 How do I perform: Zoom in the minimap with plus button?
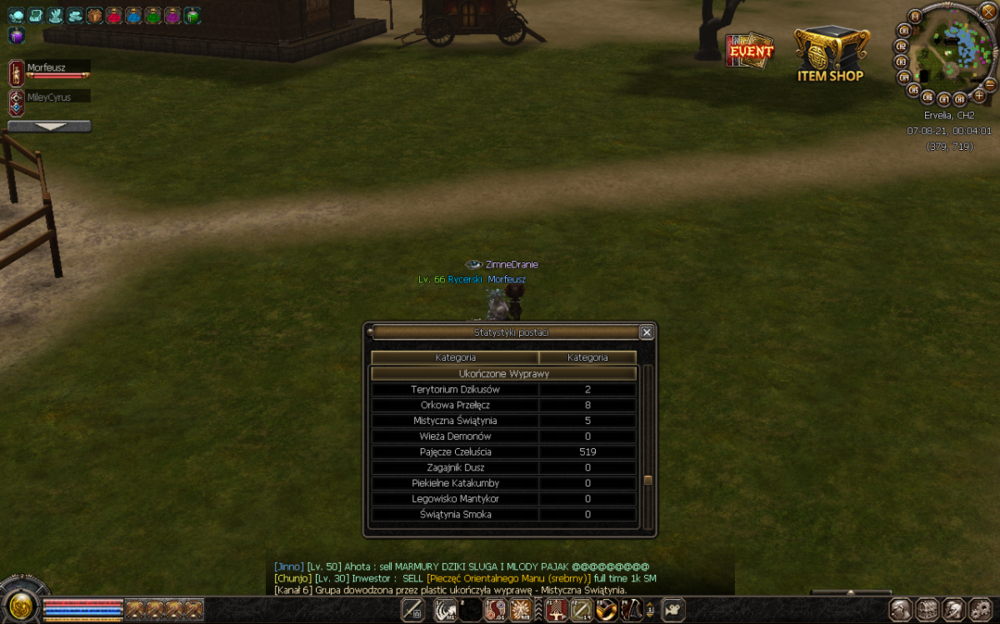[979, 95]
